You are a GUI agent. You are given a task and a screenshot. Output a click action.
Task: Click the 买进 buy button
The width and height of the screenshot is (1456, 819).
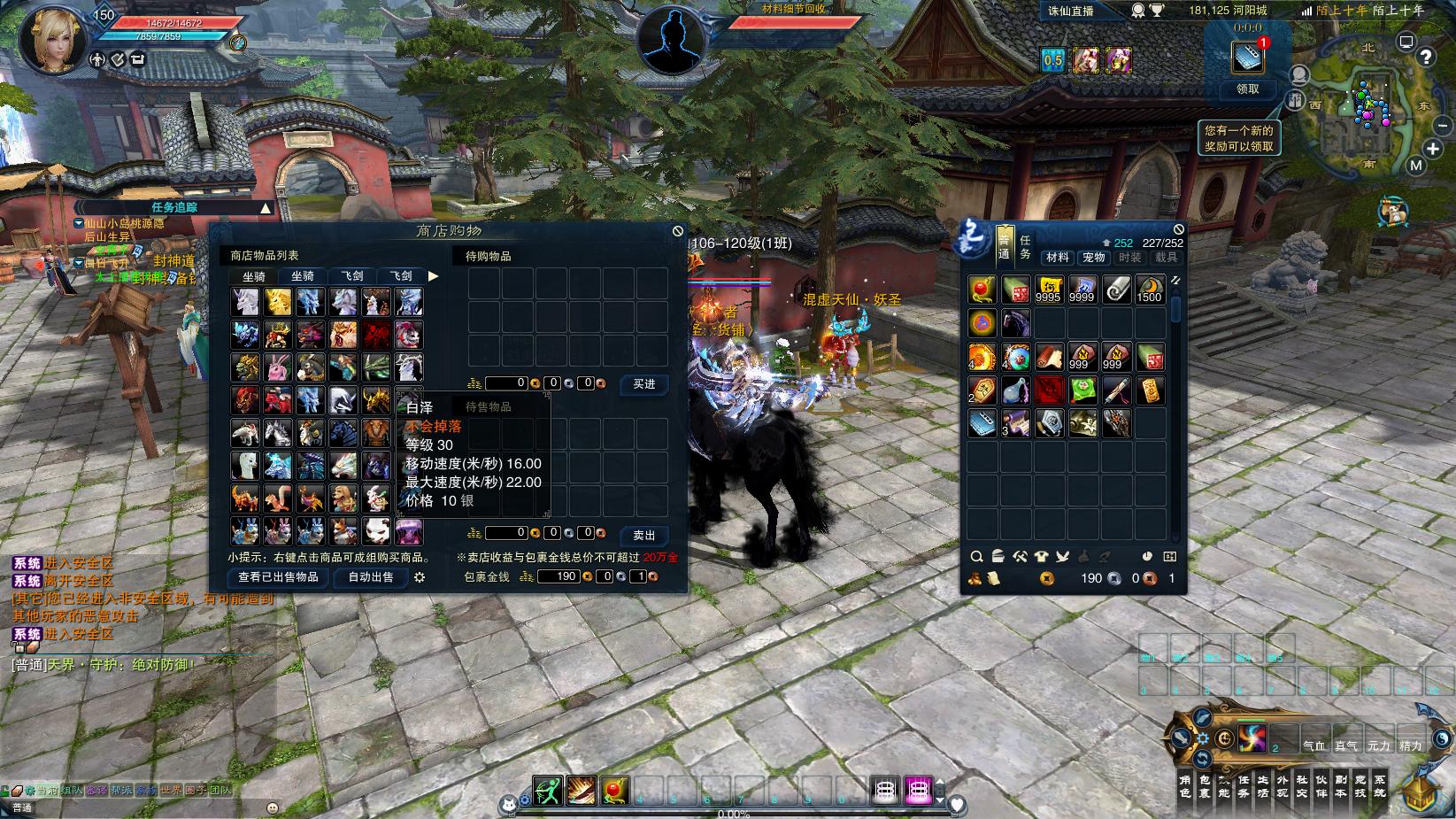click(643, 384)
